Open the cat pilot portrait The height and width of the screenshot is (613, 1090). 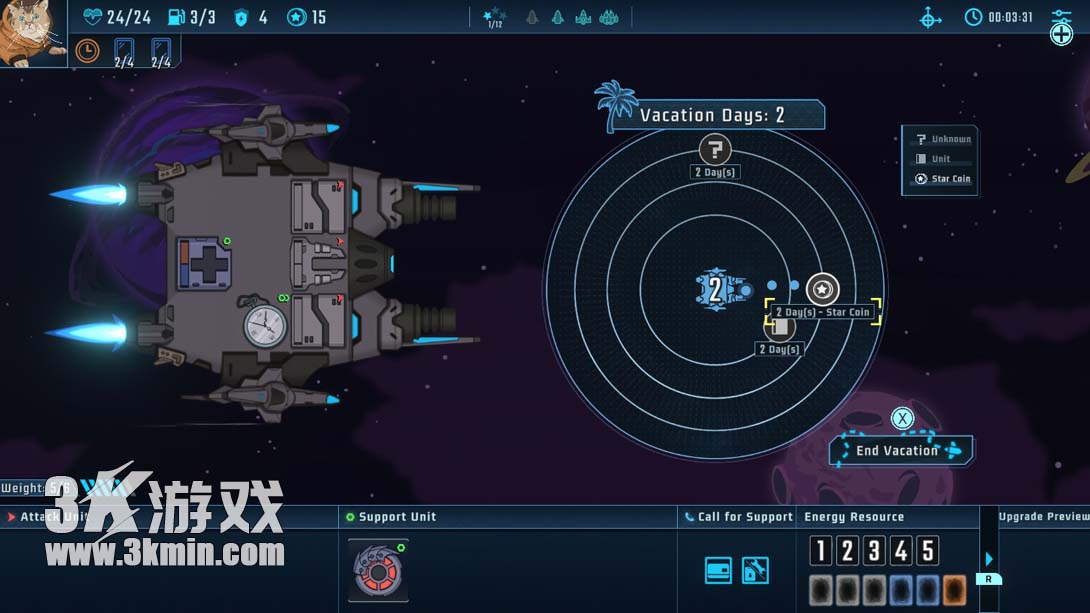point(32,33)
